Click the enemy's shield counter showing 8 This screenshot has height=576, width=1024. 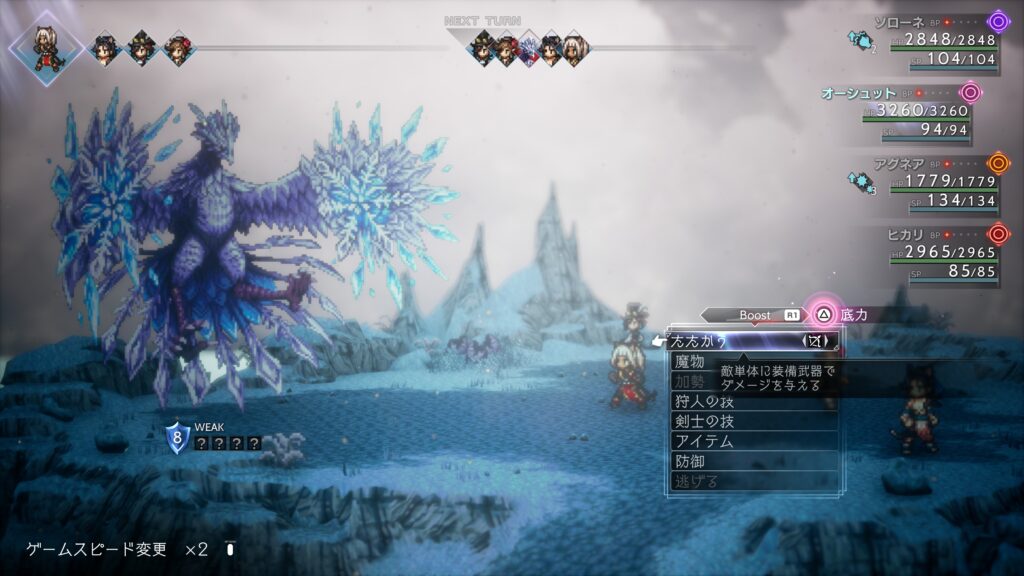tap(178, 437)
